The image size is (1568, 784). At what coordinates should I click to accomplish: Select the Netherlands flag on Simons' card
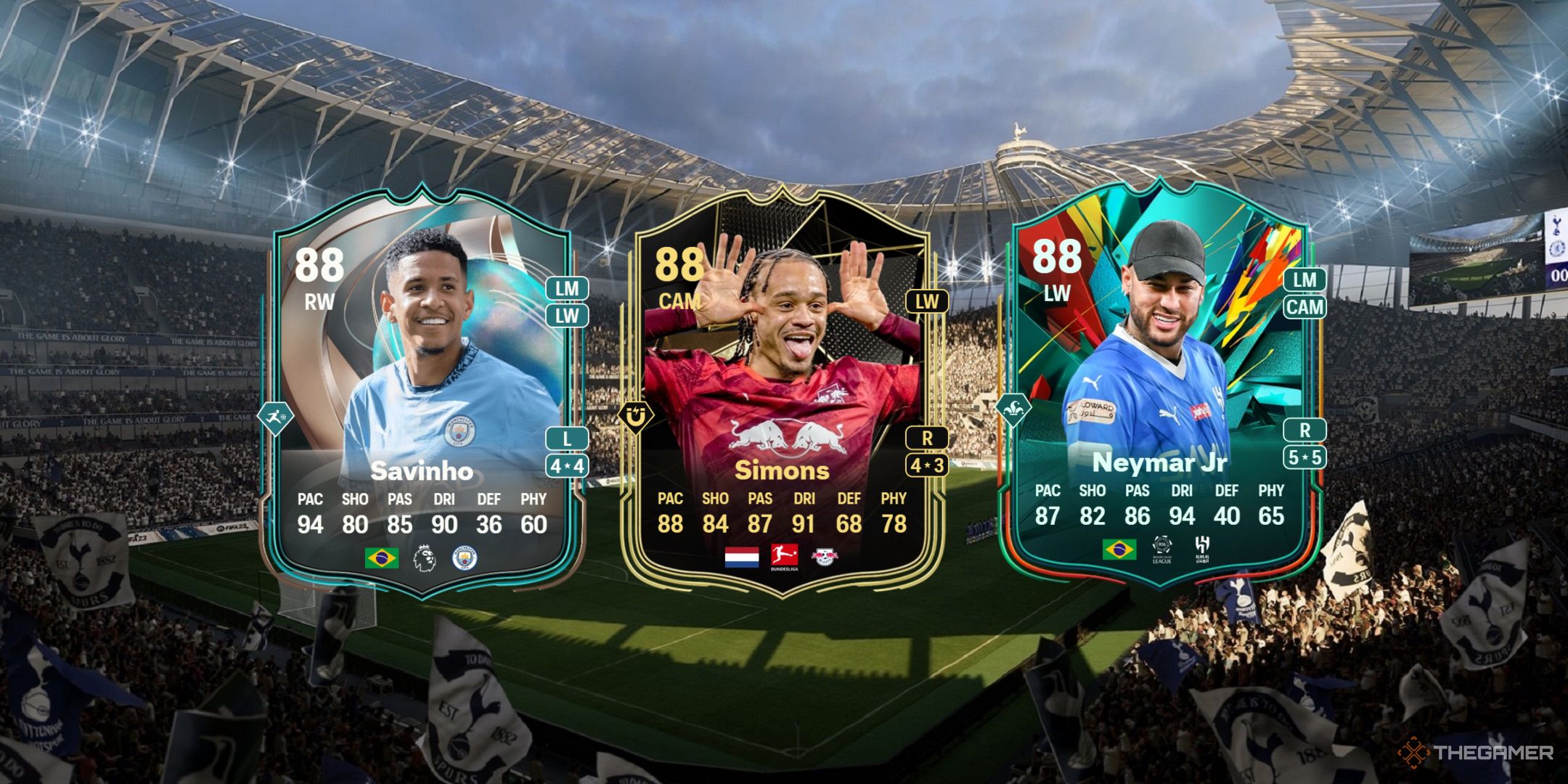point(742,558)
